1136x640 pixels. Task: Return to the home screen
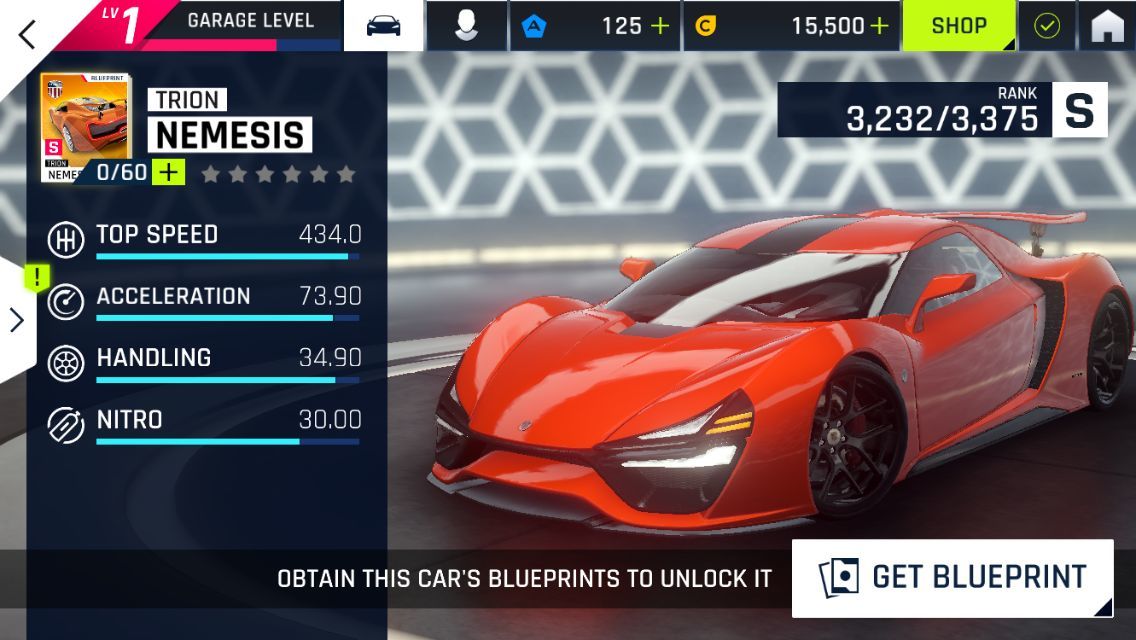[x=1107, y=26]
